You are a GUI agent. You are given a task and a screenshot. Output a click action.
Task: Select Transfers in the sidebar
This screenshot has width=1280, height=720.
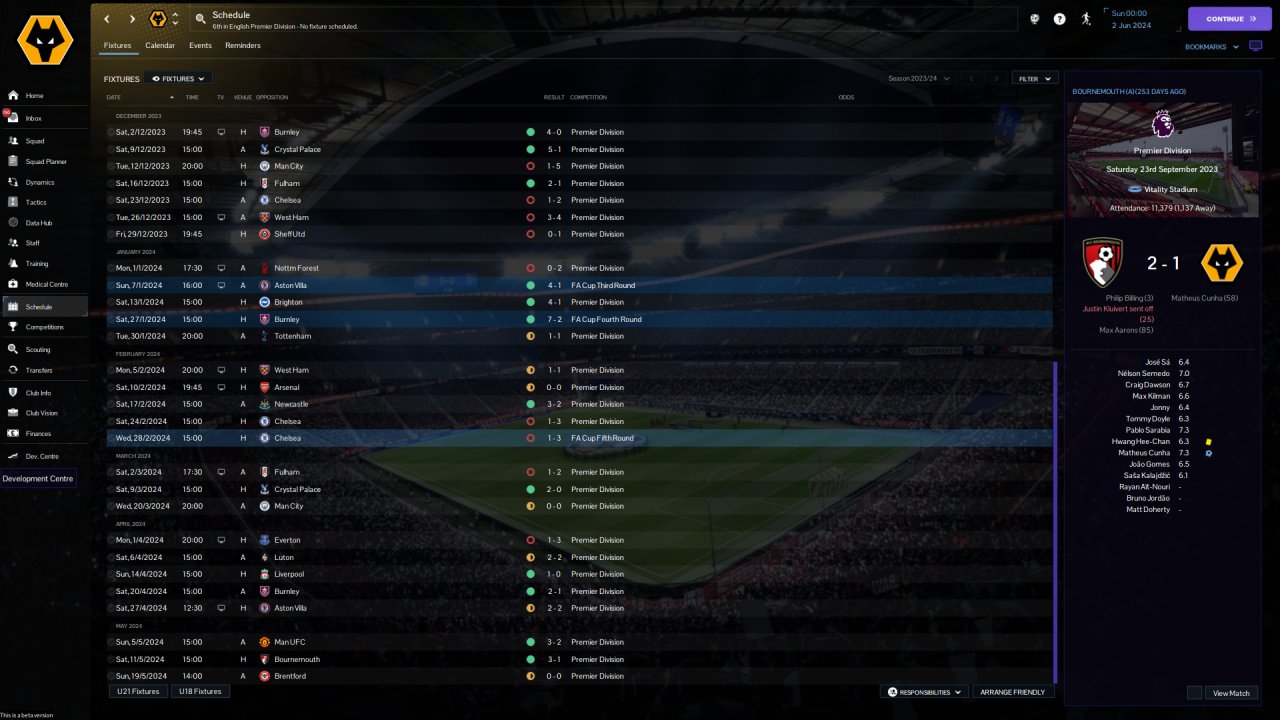pos(39,370)
